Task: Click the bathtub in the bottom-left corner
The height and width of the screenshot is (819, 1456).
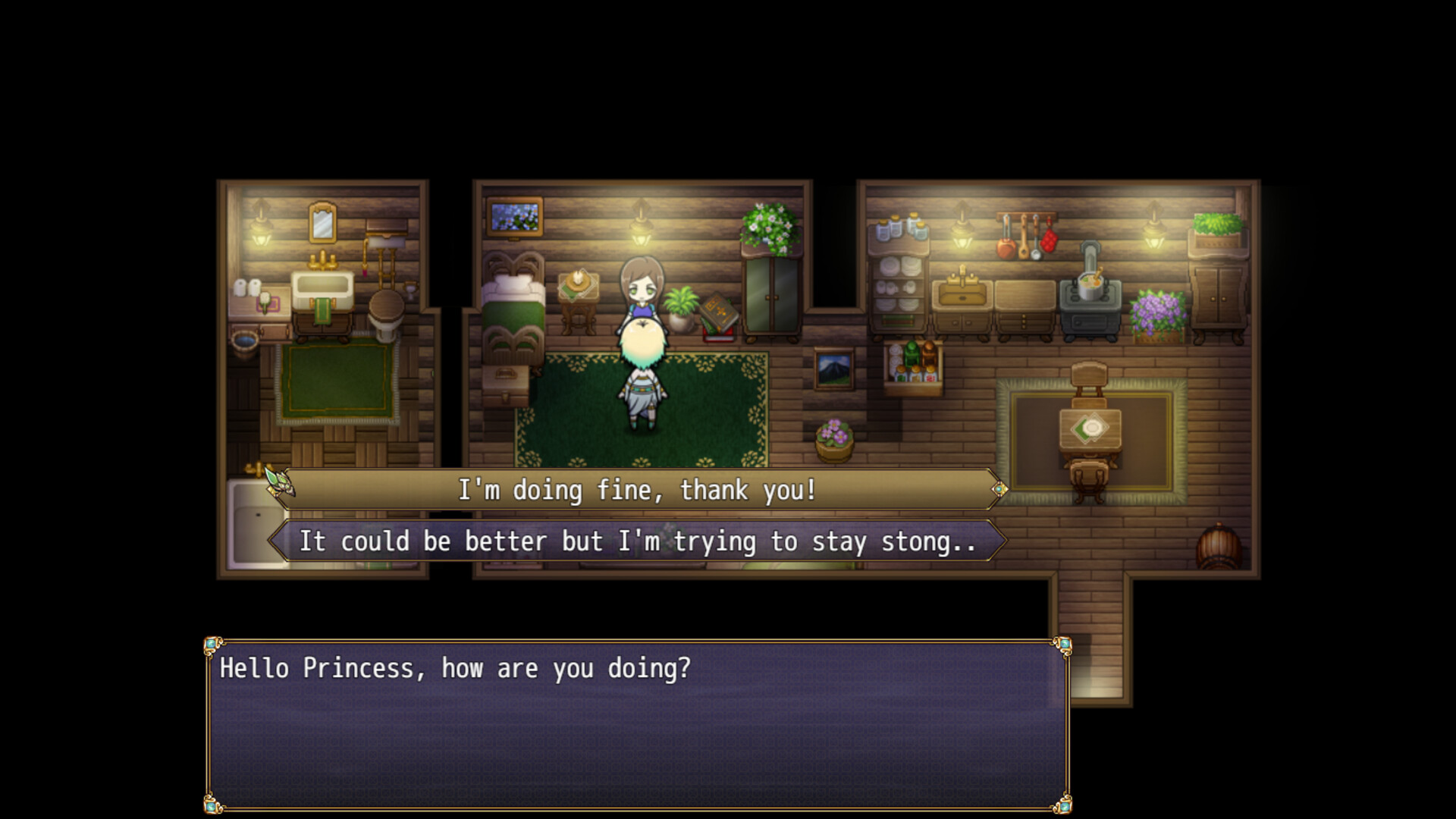Action: pos(250,523)
